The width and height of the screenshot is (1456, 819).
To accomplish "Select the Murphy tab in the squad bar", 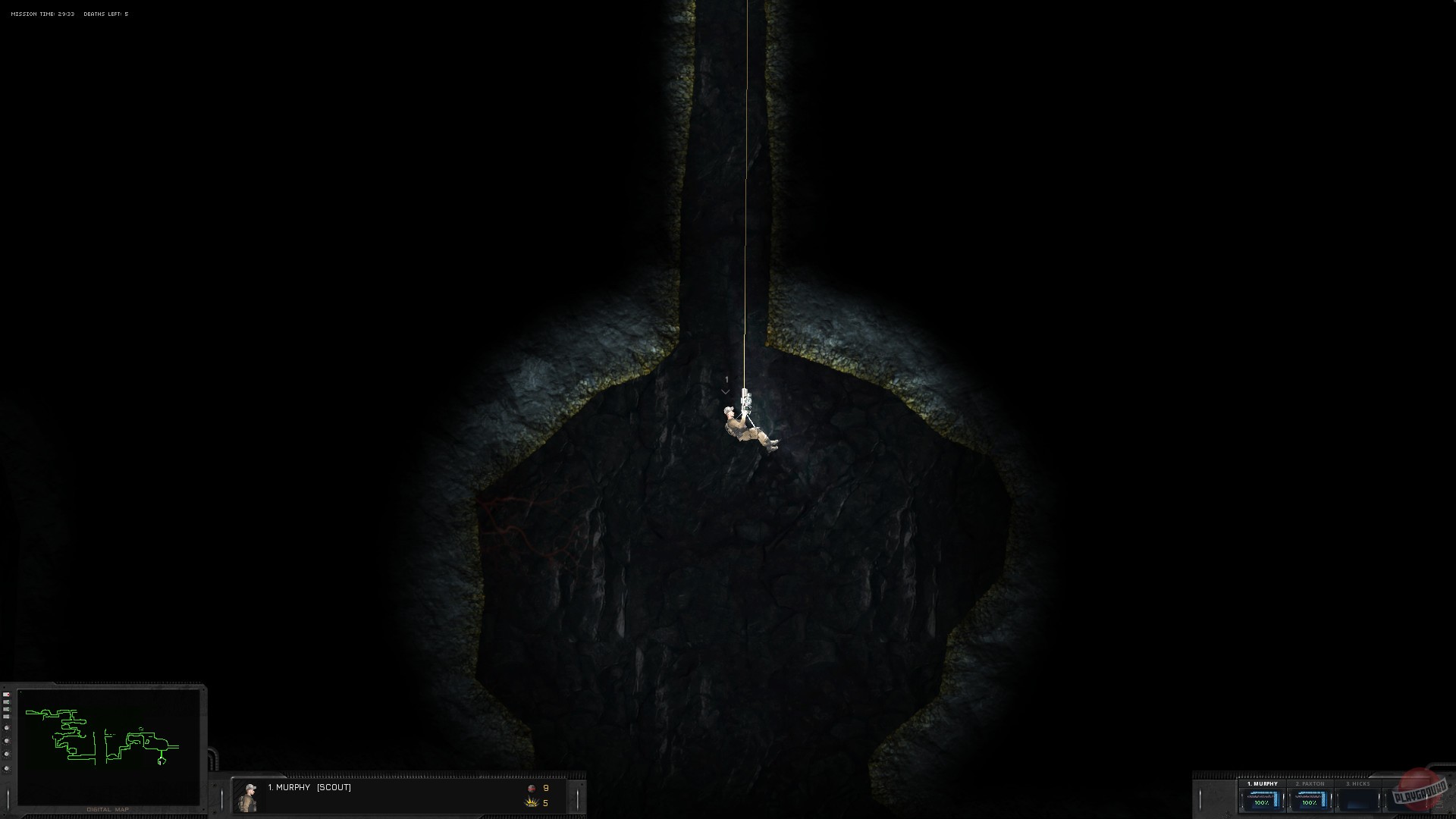I will click(x=1263, y=783).
